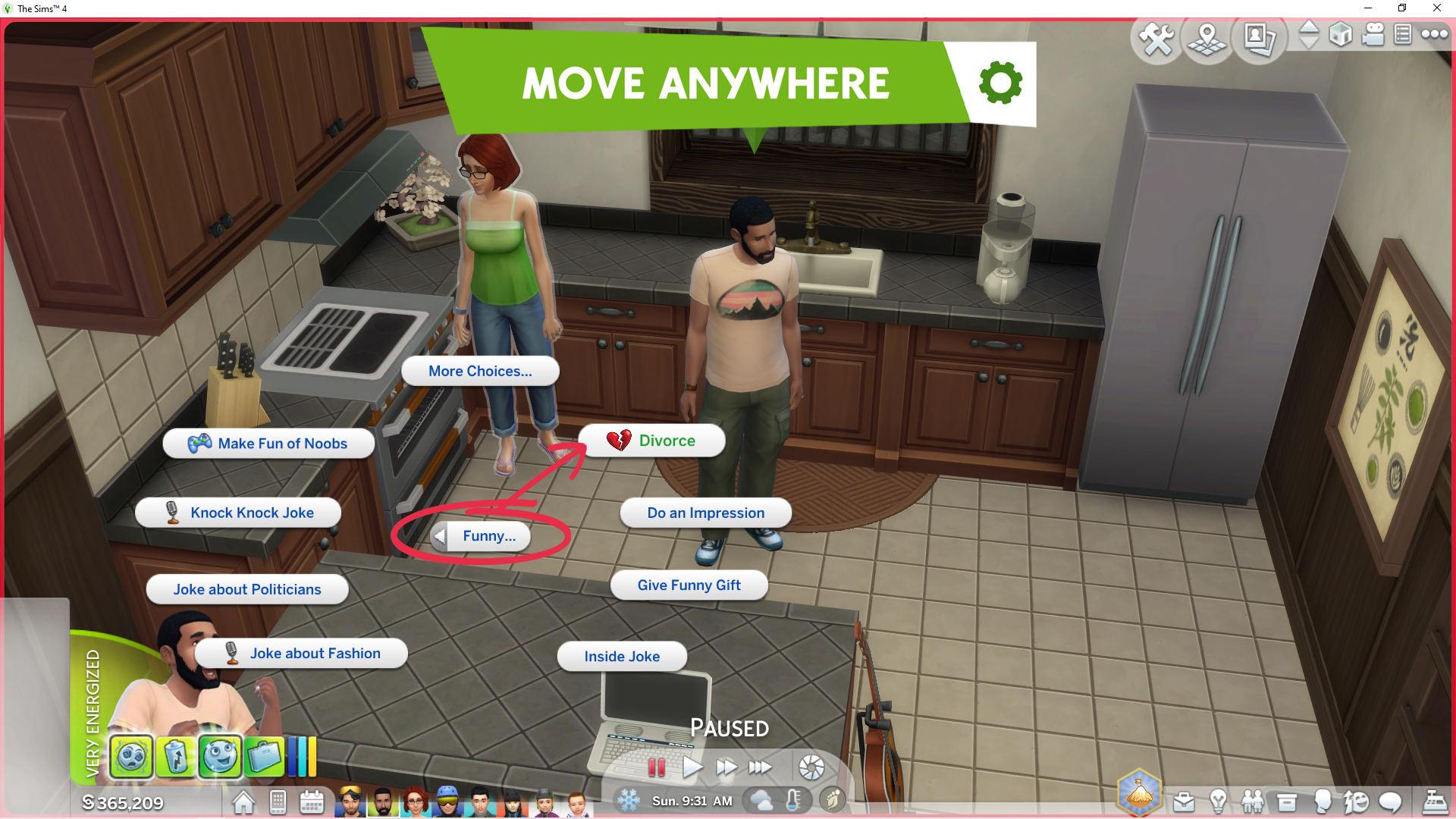The width and height of the screenshot is (1456, 819).
Task: Go back via the Funny... button
Action: point(481,536)
